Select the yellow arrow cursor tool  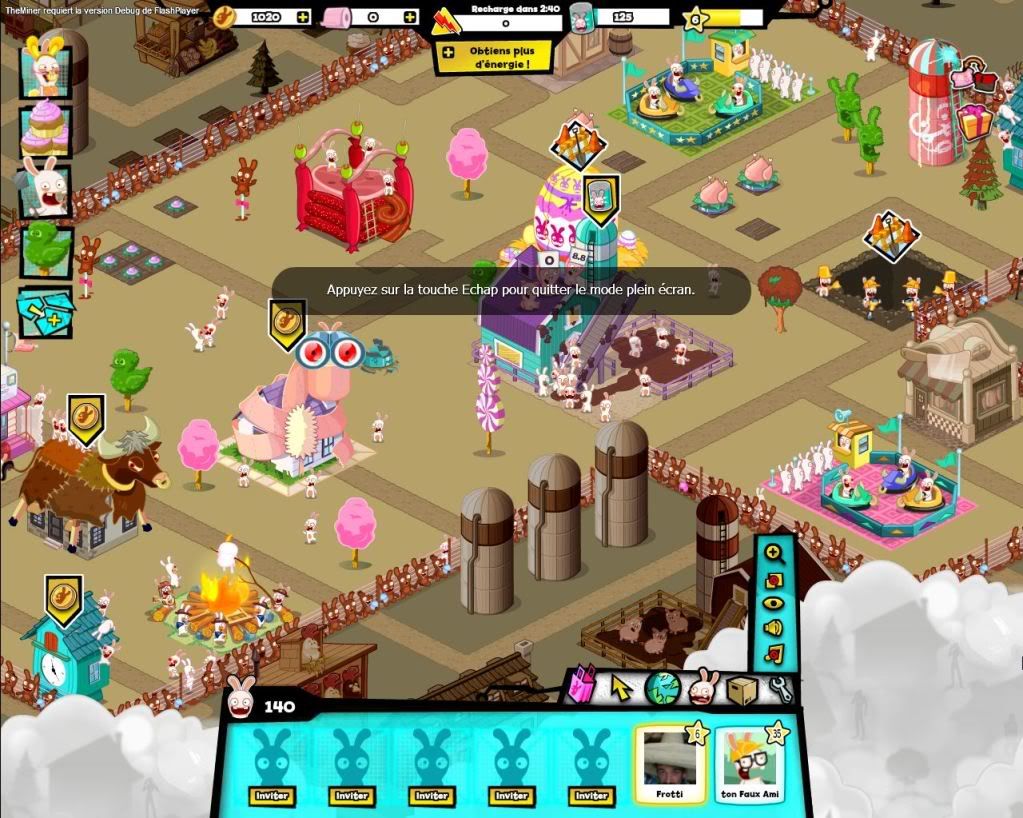(622, 688)
